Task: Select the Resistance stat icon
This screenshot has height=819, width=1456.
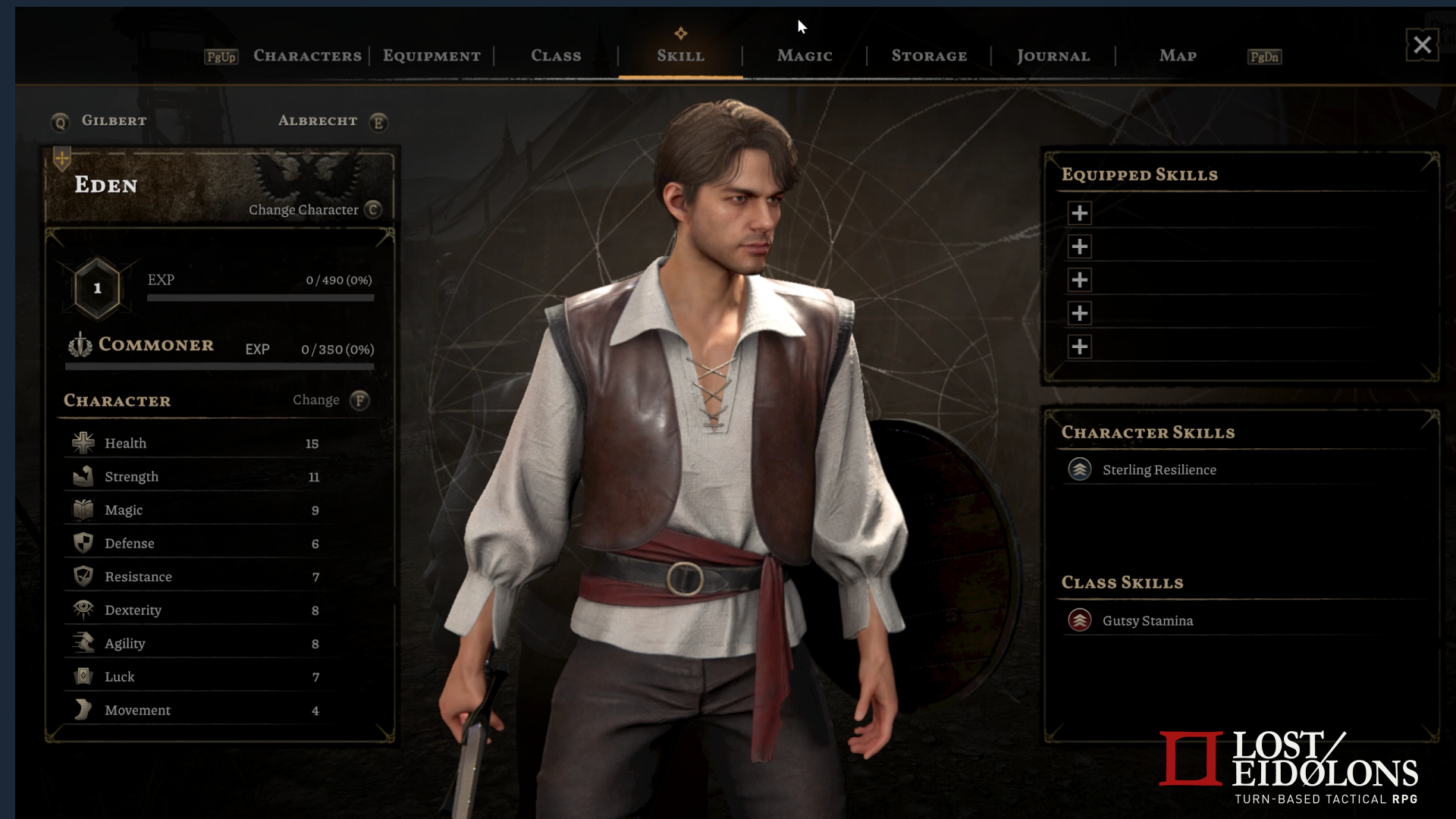Action: pos(83,576)
